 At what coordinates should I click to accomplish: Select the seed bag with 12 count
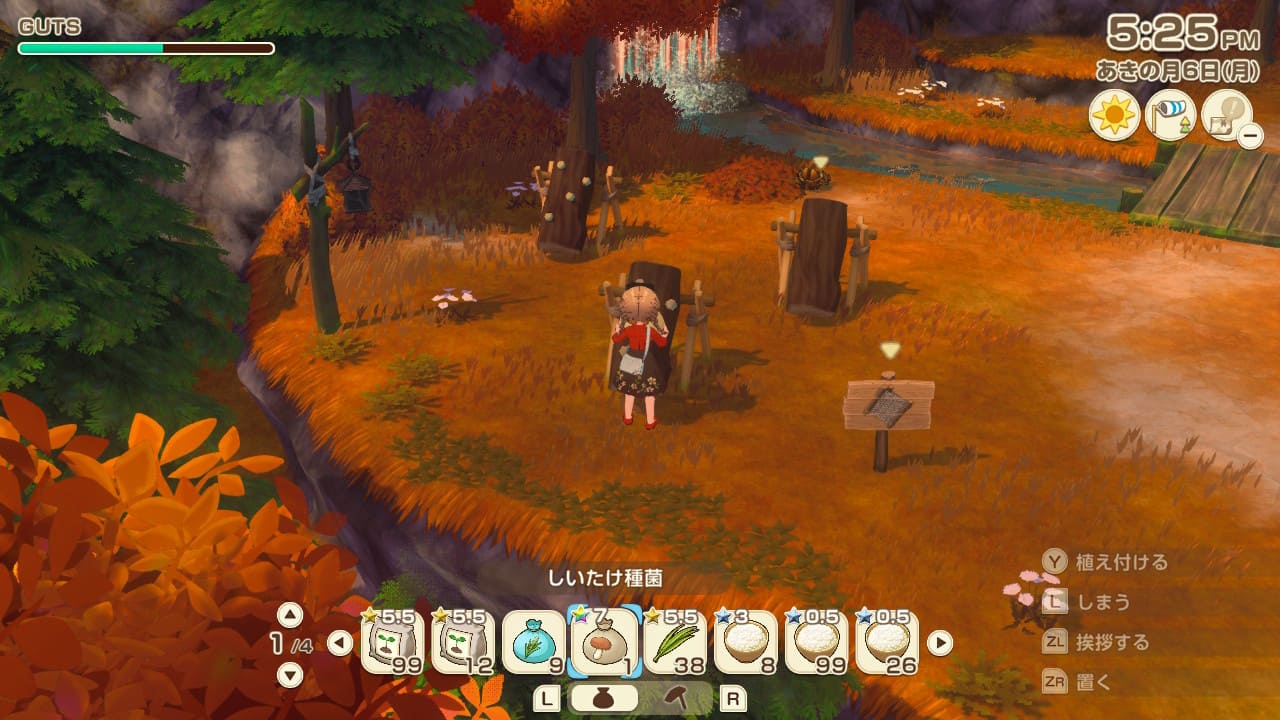click(x=463, y=642)
